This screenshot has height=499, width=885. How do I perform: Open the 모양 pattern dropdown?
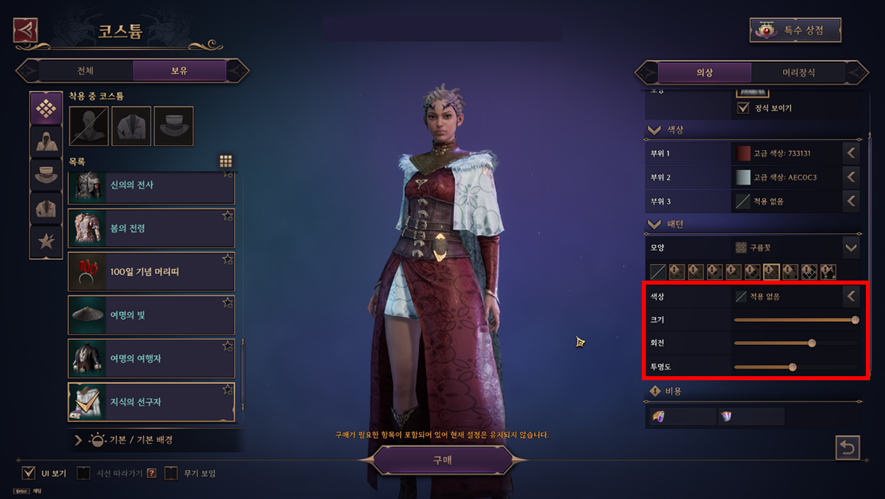[850, 246]
